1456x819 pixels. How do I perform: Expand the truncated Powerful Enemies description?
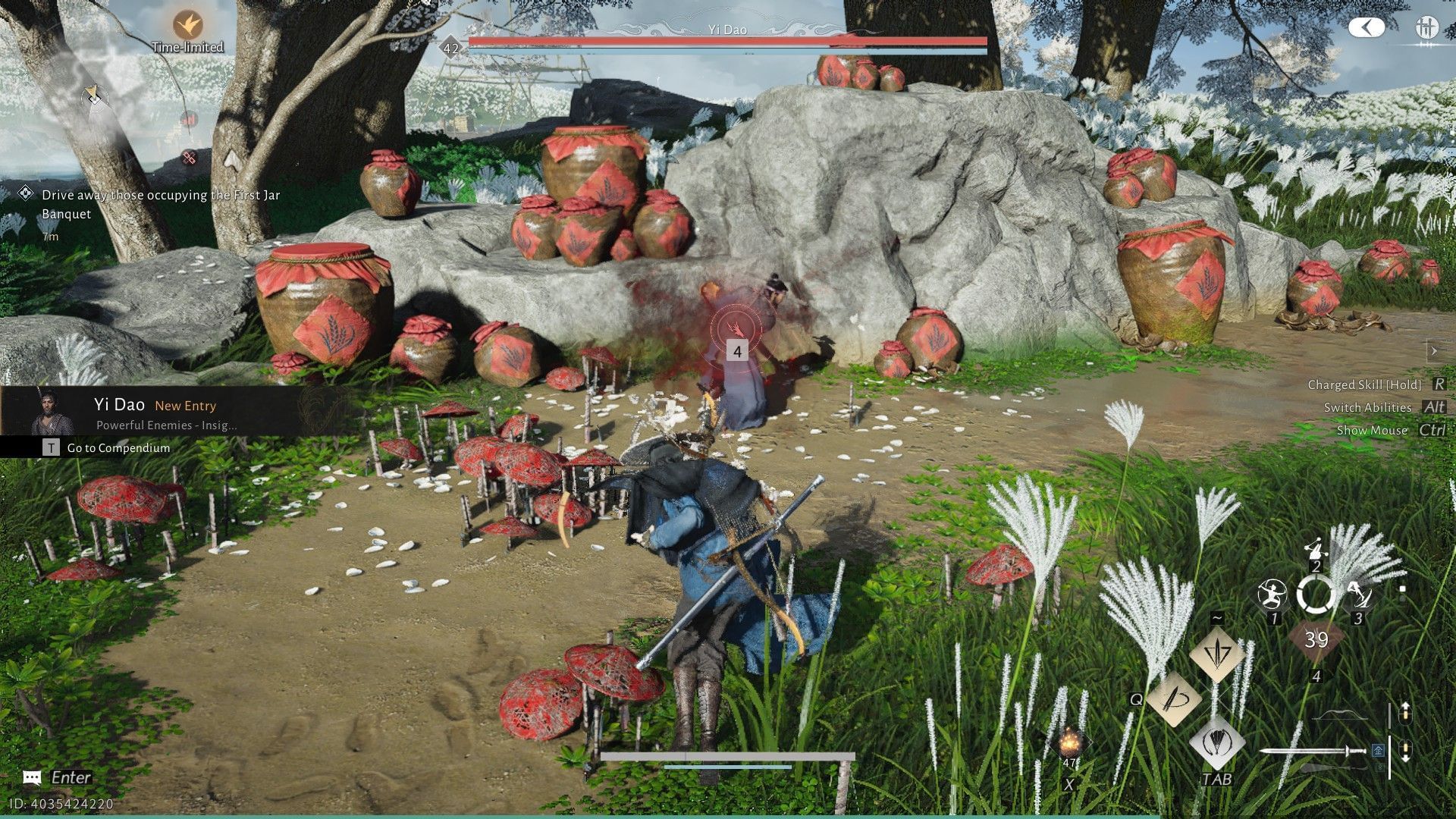(167, 425)
